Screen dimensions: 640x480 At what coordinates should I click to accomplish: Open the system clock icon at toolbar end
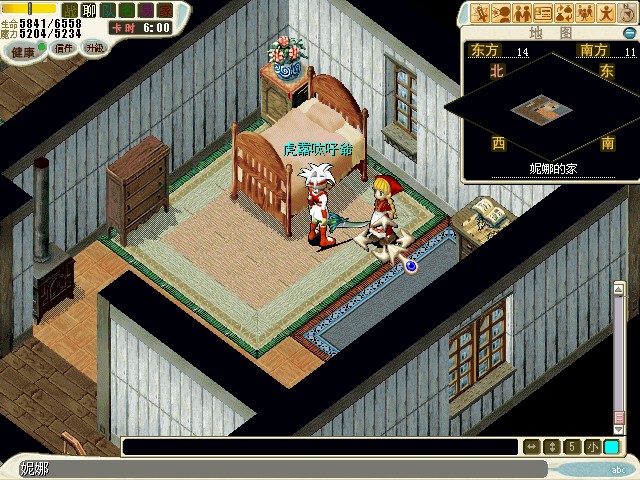coord(625,13)
